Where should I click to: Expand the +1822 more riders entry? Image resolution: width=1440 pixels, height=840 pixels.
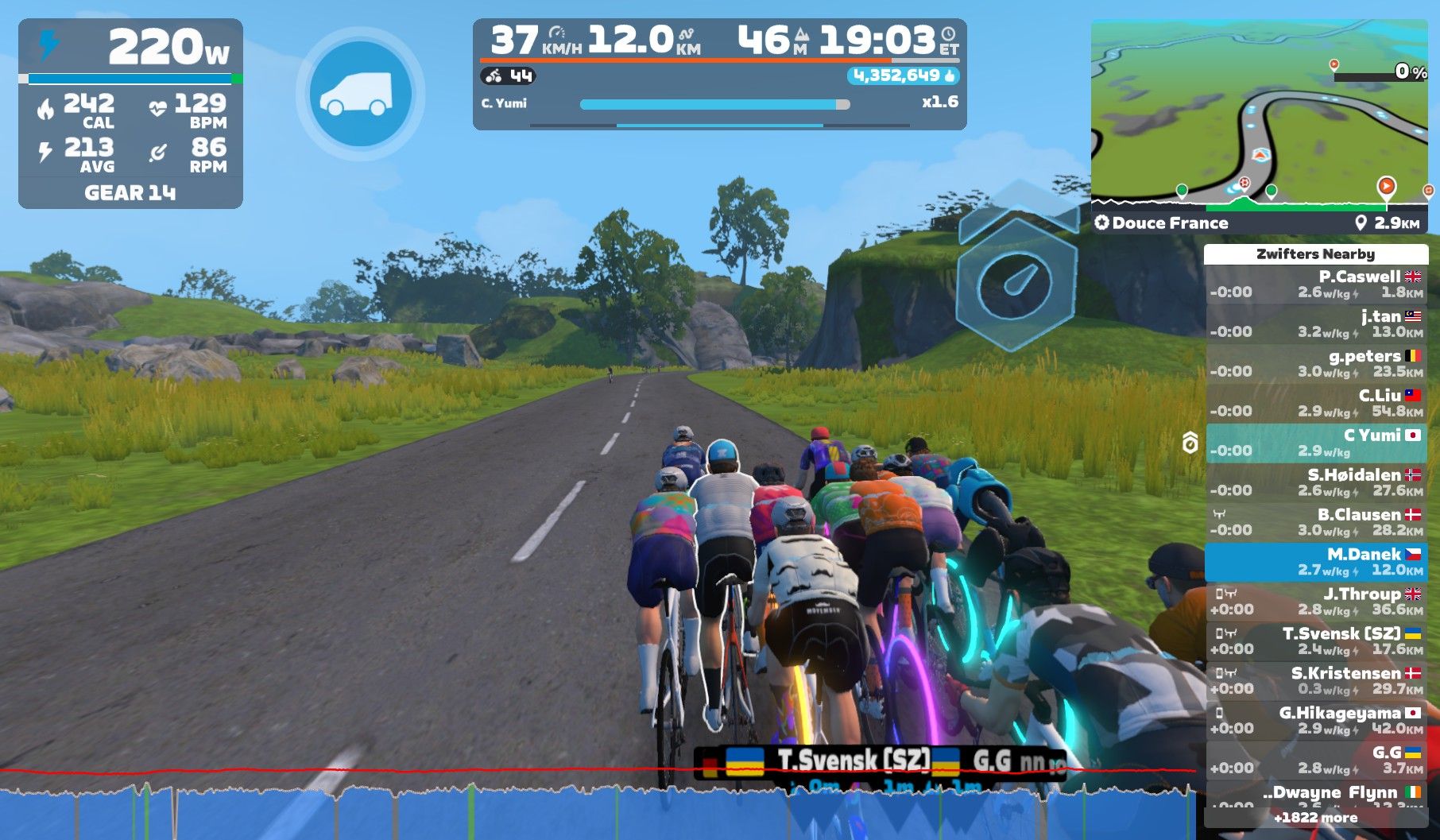pos(1316,818)
